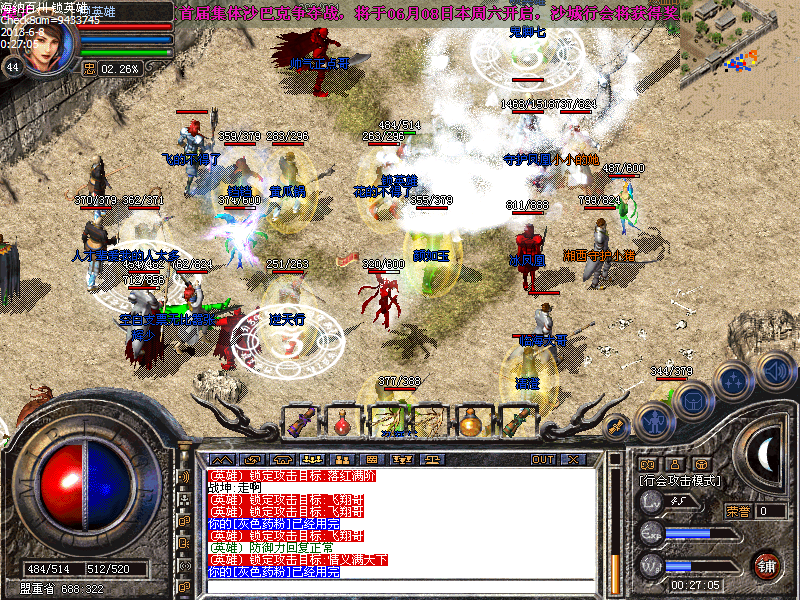
Task: Click the 荣誉 honor label button
Action: [738, 511]
